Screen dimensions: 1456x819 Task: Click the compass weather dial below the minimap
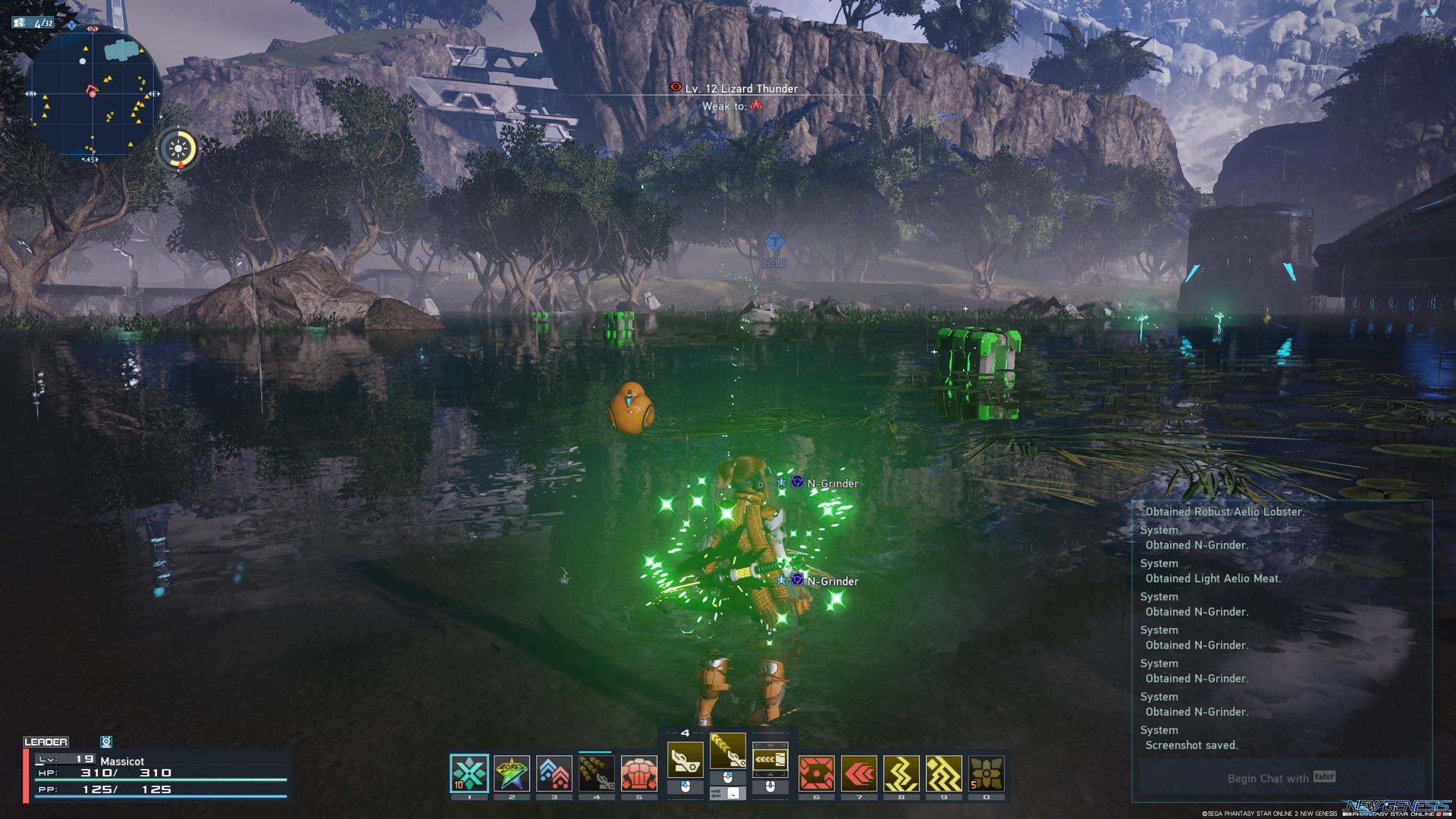point(177,149)
